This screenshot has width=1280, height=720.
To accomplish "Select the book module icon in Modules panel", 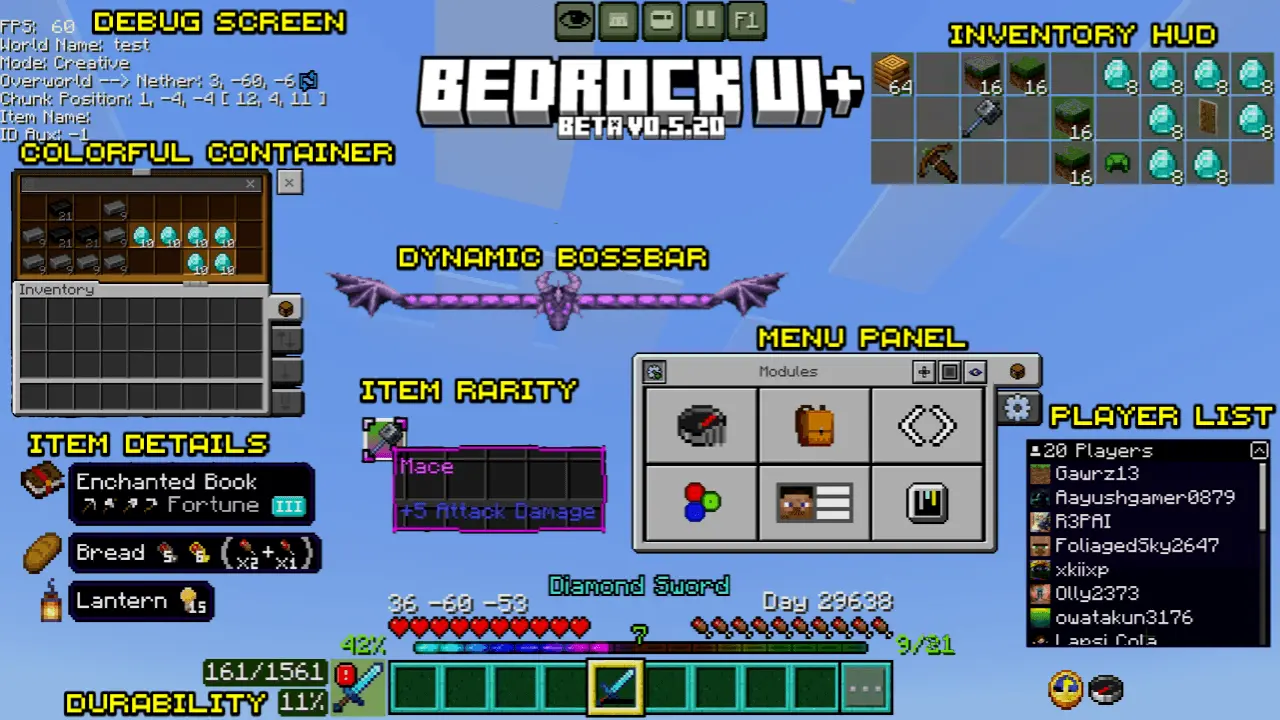I will (x=927, y=503).
